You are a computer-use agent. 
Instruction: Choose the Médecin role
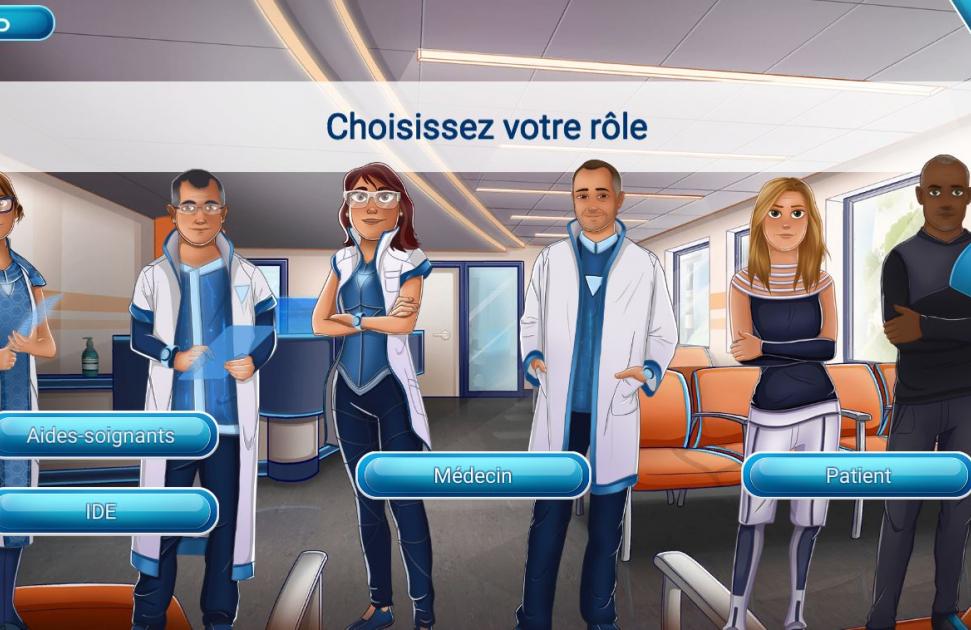coord(473,476)
